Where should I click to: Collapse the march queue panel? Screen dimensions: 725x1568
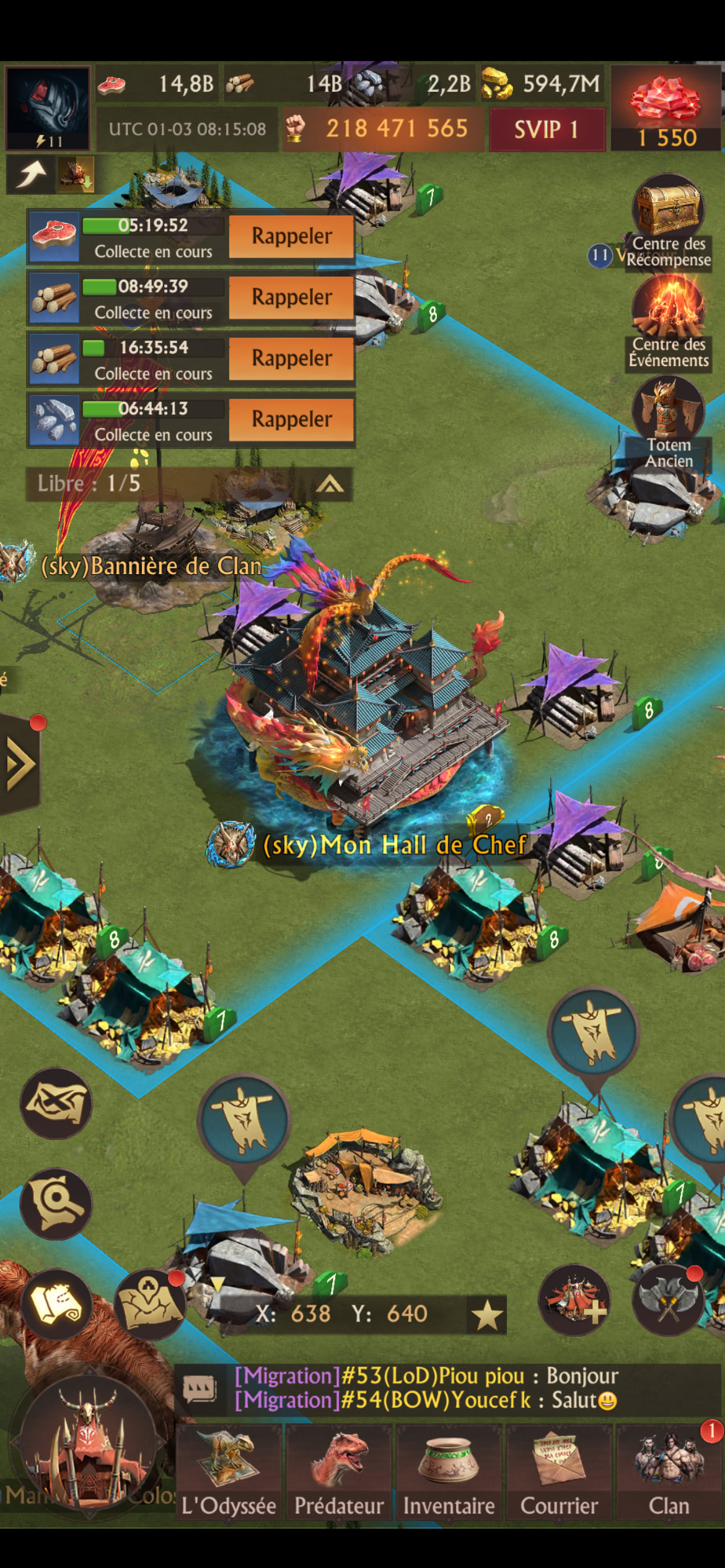pos(330,484)
